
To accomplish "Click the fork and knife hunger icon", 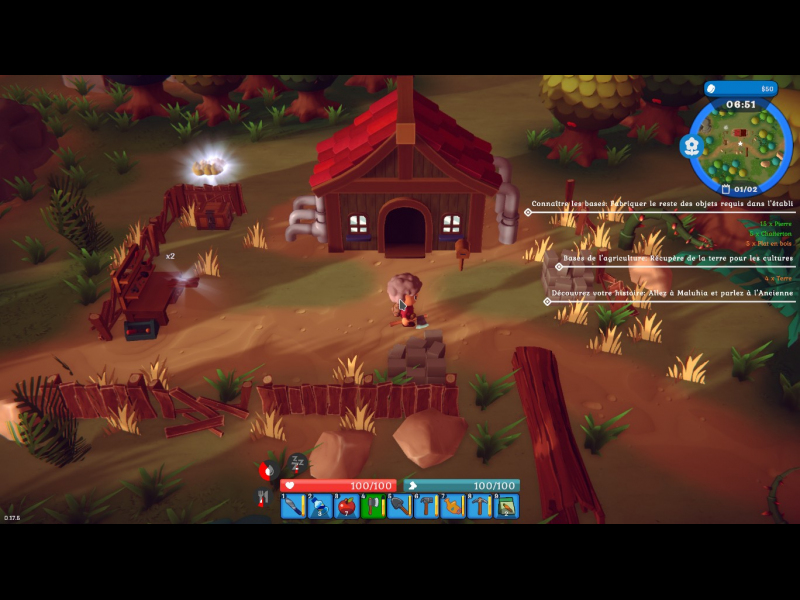I will tap(264, 497).
